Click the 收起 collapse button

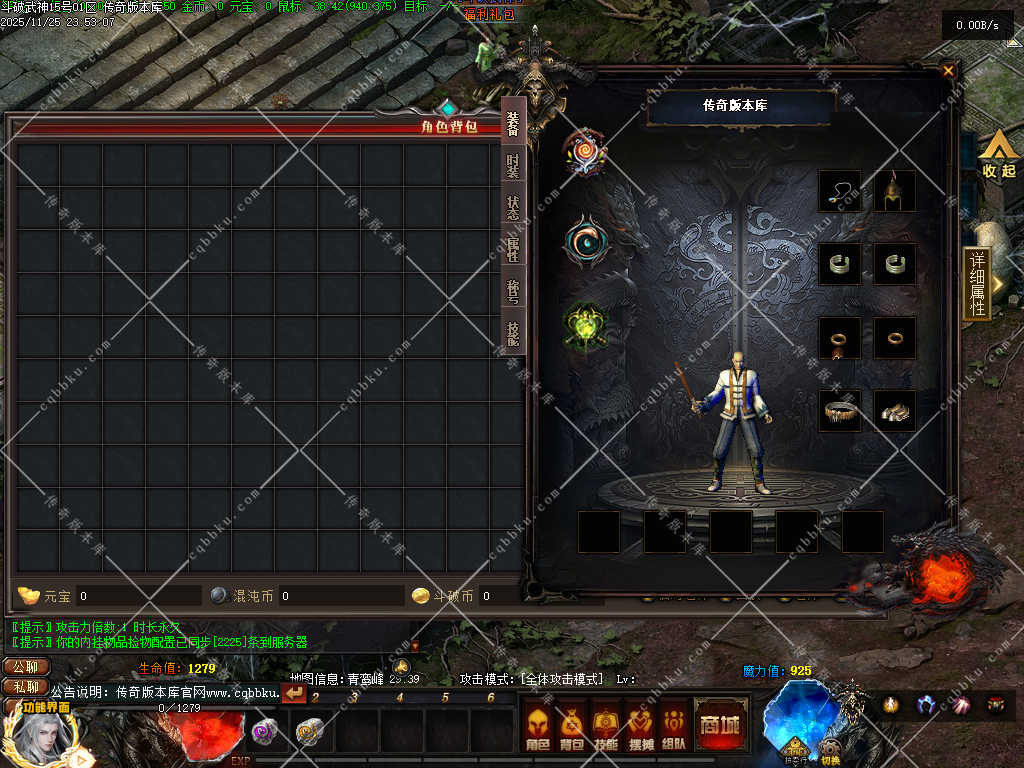pyautogui.click(x=997, y=158)
